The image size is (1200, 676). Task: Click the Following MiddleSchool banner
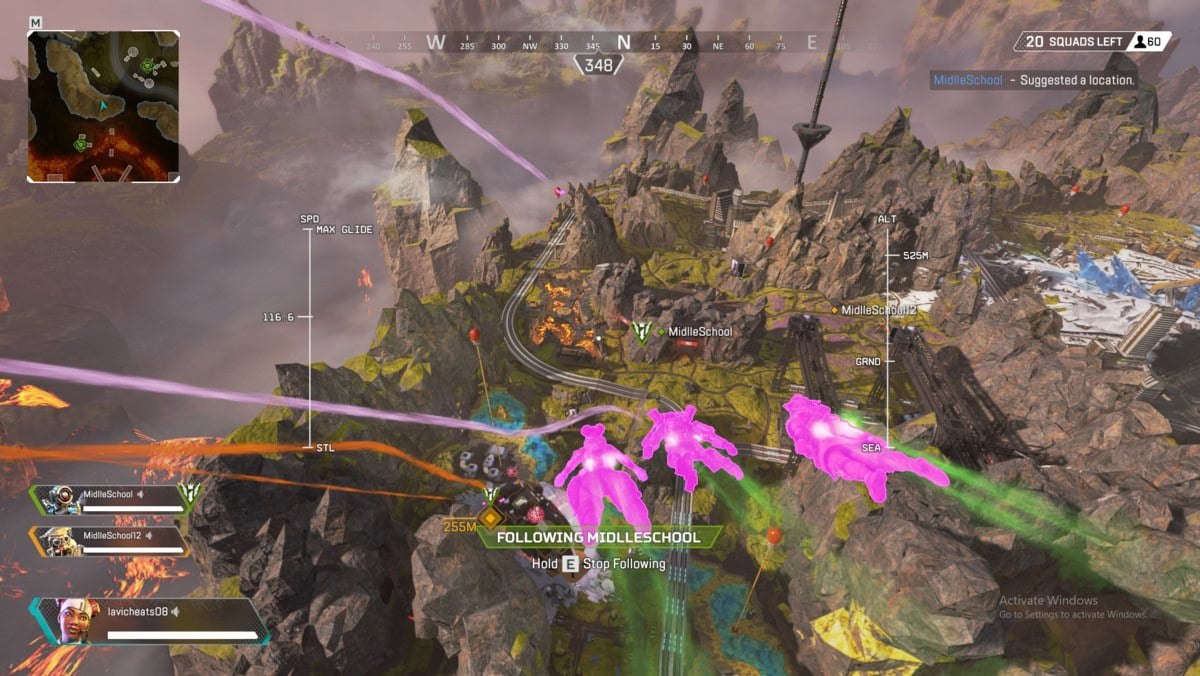click(598, 537)
